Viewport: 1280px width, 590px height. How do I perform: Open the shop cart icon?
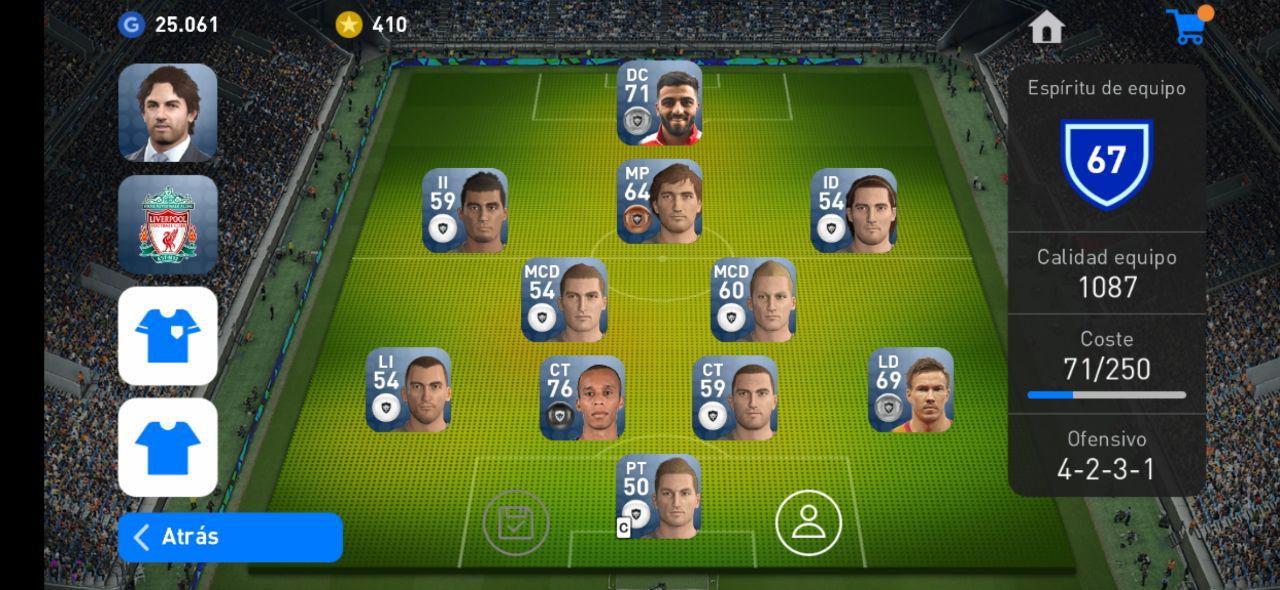1188,26
